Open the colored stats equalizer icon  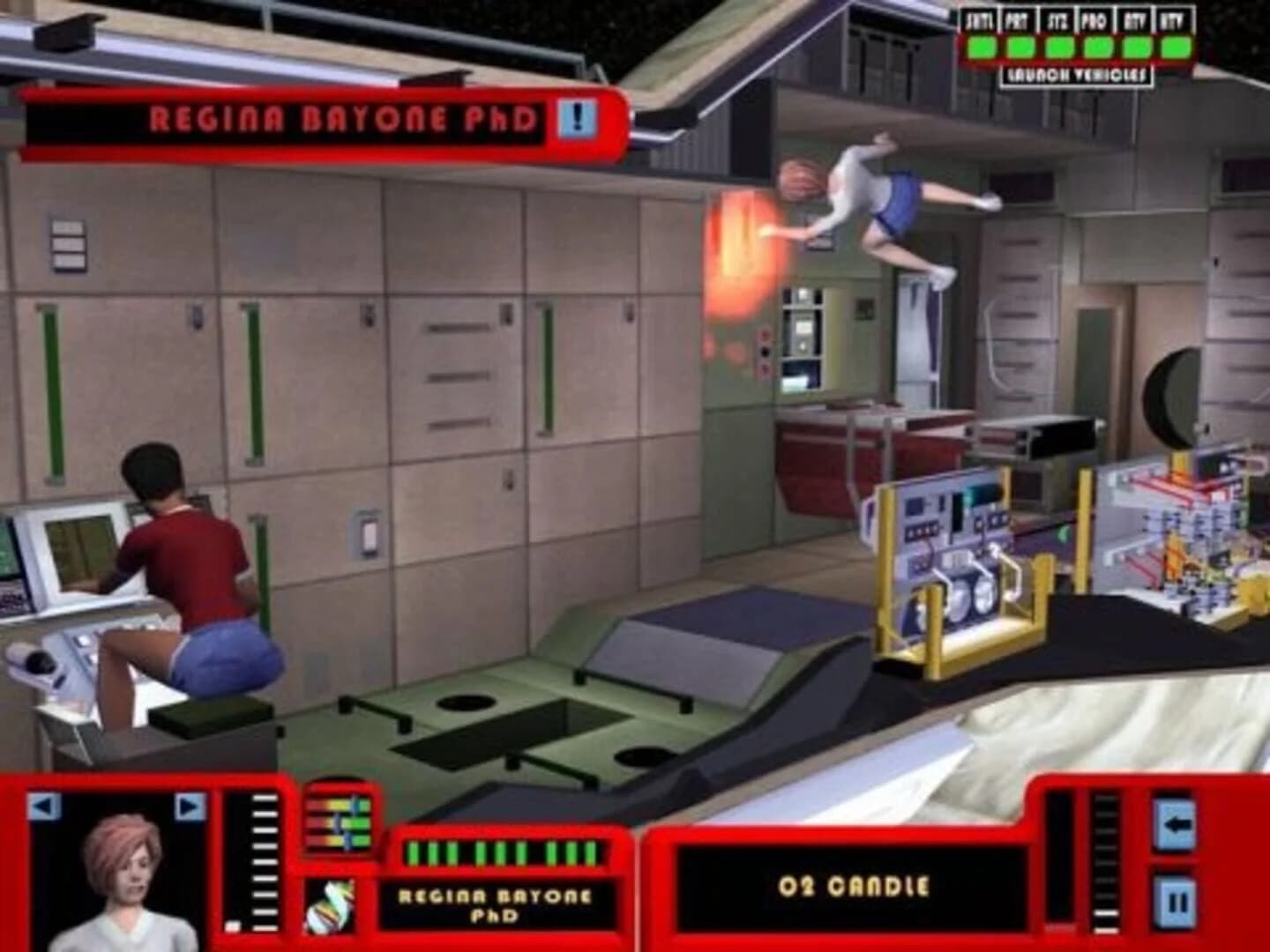click(x=338, y=820)
